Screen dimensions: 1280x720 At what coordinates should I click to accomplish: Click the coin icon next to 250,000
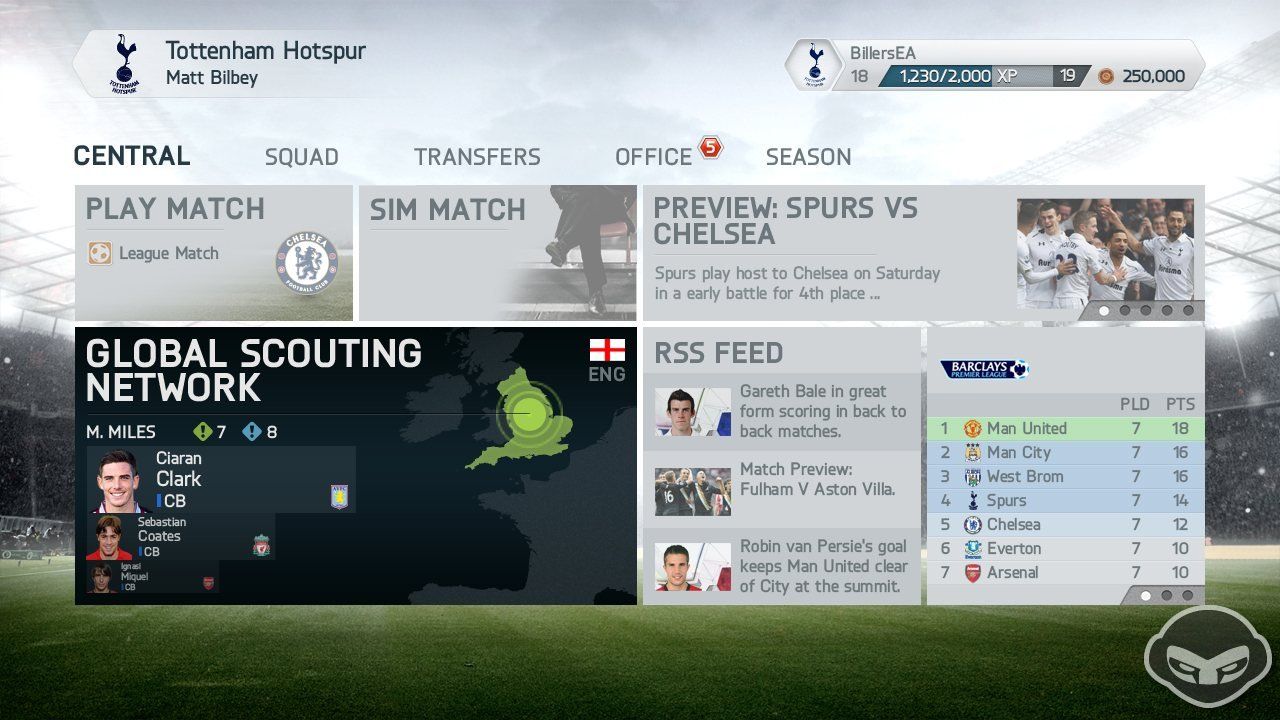point(1106,75)
